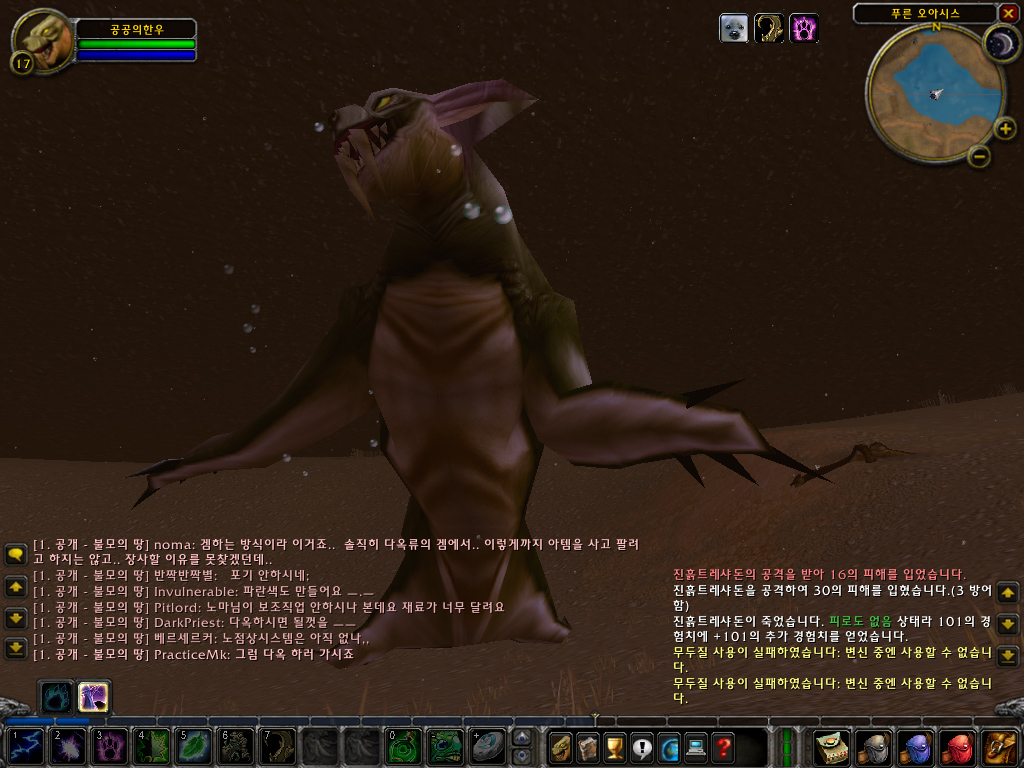
Task: Activate the lightning bolt ability in slot 1
Action: tap(27, 747)
